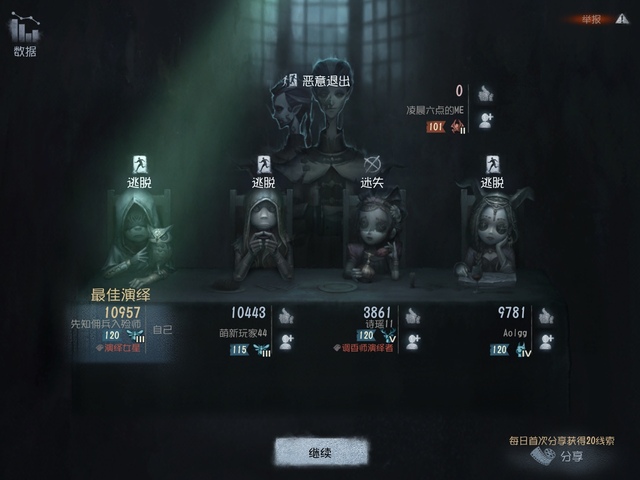Add hunter 凌晨六点的ME as a friend

(x=485, y=120)
